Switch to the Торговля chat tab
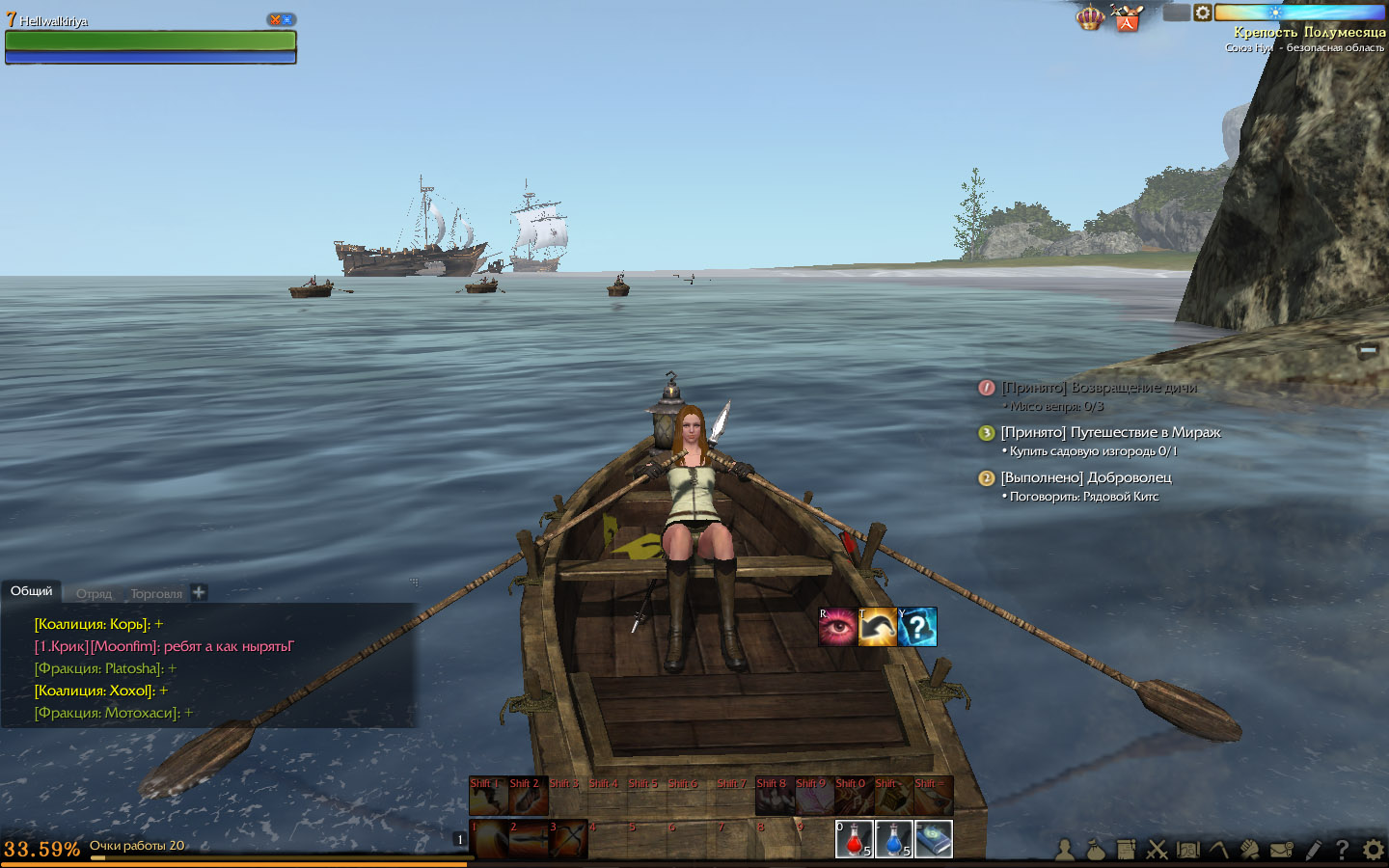 point(156,593)
